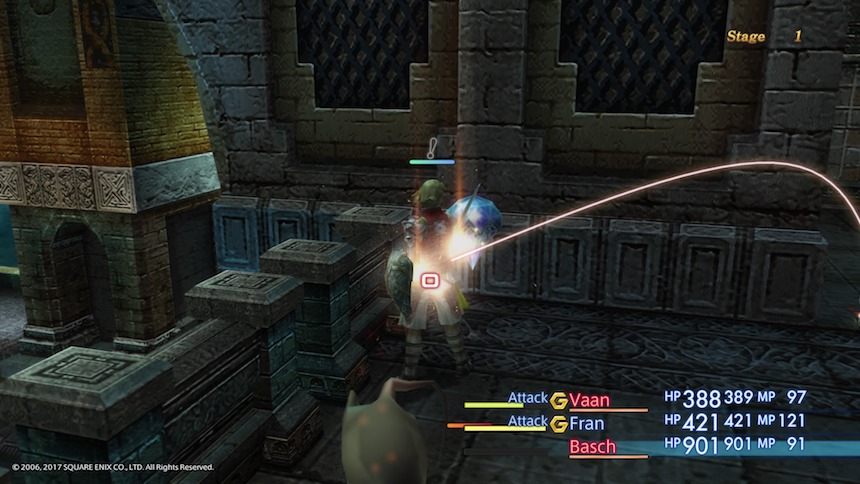The height and width of the screenshot is (484, 860).
Task: Select Fran in the party list
Action: pyautogui.click(x=588, y=423)
